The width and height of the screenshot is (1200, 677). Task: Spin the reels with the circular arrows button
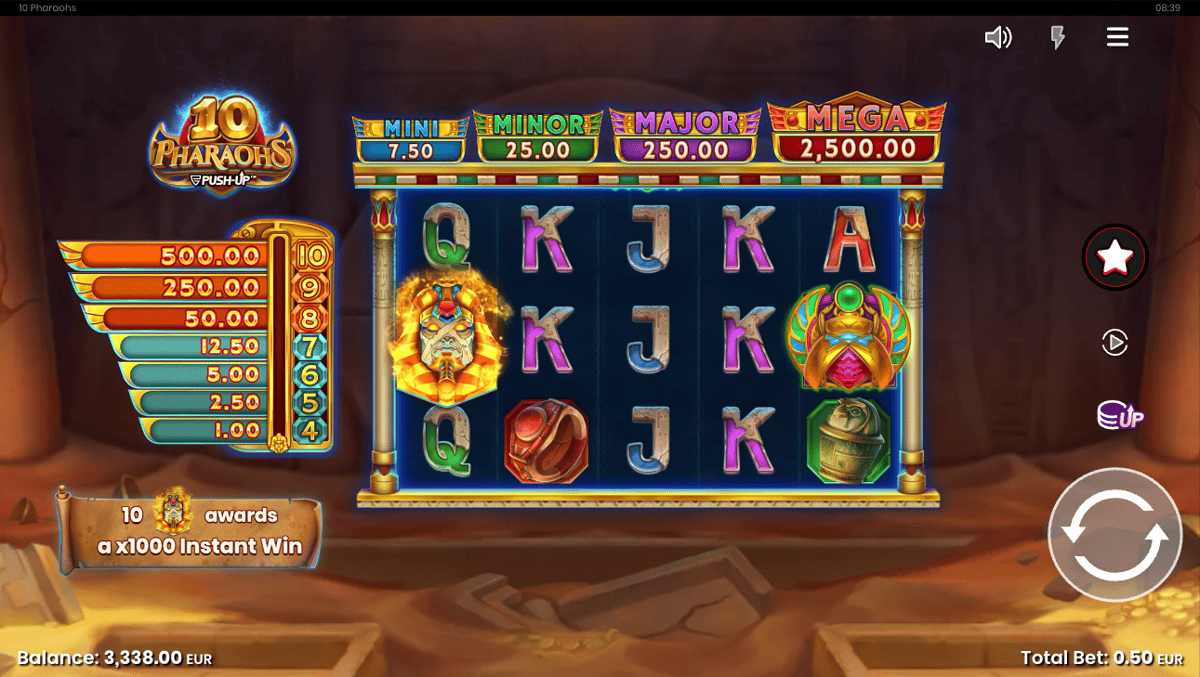click(x=1114, y=534)
